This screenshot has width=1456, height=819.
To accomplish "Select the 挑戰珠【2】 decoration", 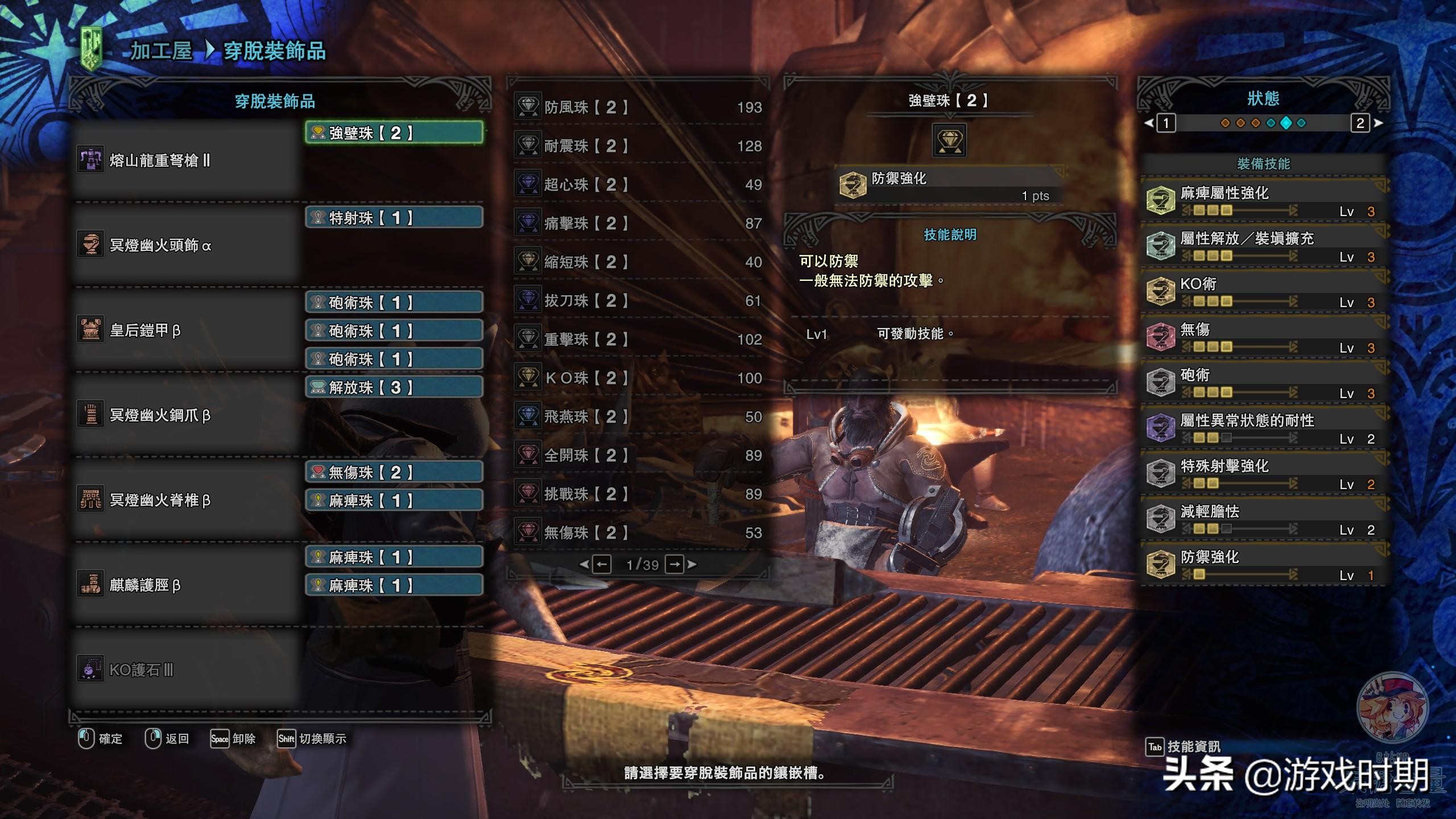I will click(638, 494).
